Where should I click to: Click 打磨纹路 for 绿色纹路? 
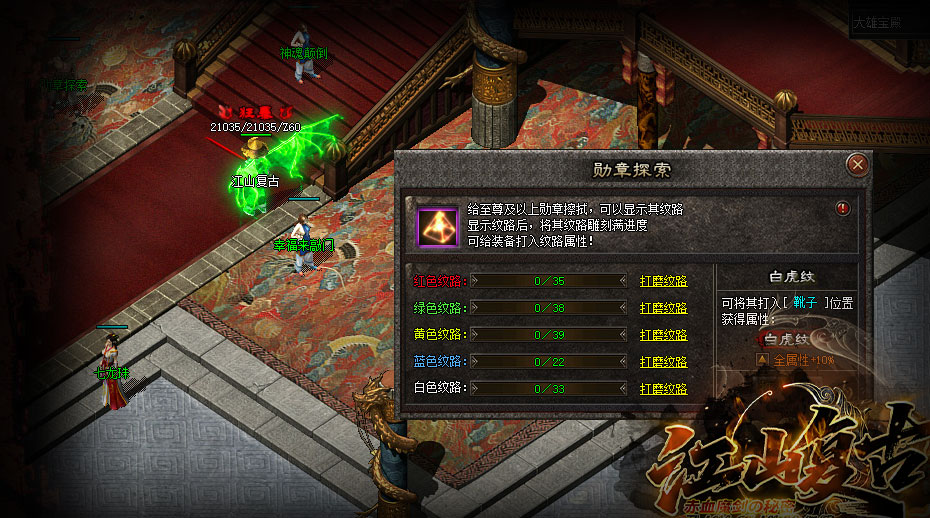pos(663,308)
